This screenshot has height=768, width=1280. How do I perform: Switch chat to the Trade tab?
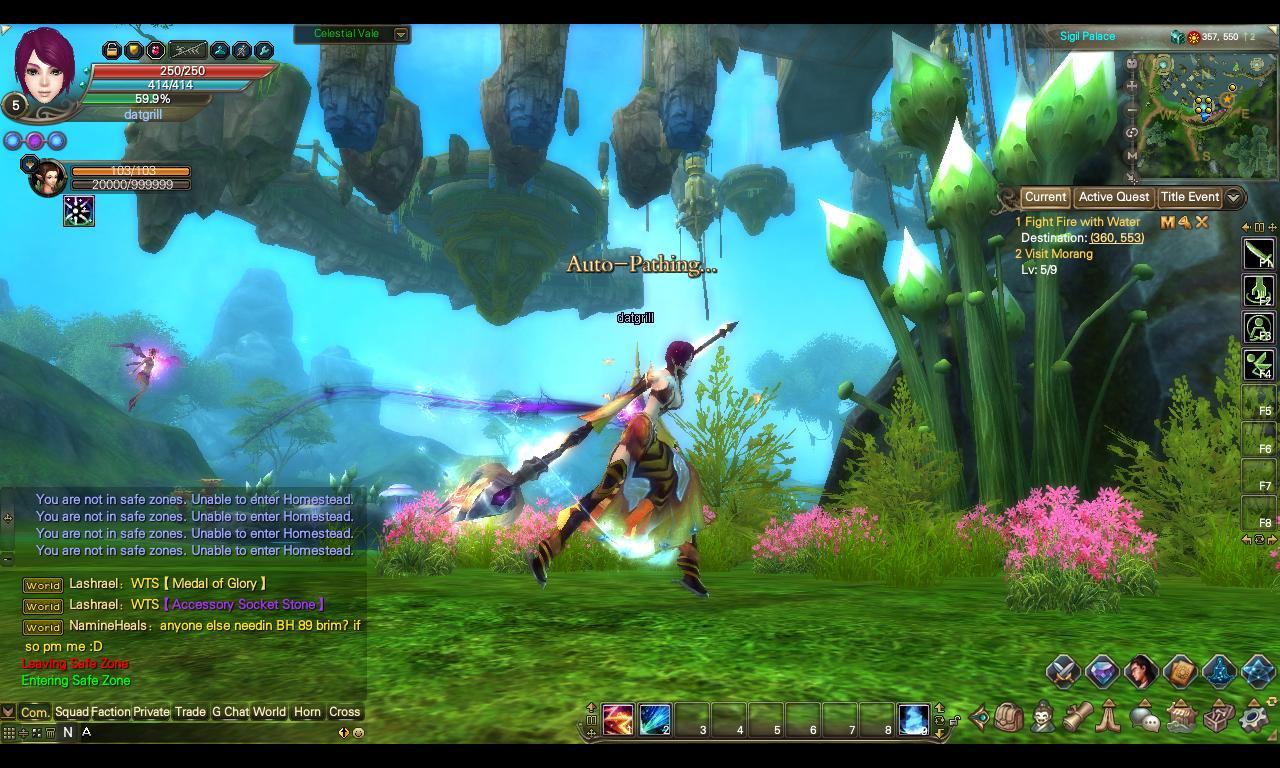pos(189,712)
